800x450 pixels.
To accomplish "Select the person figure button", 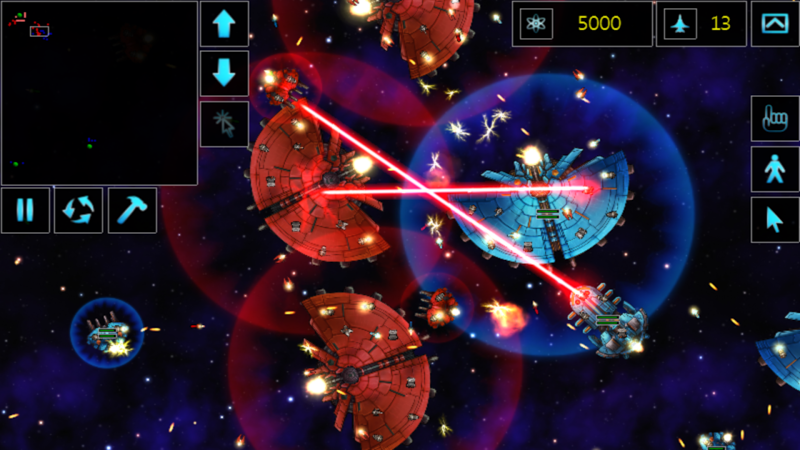I will point(775,169).
